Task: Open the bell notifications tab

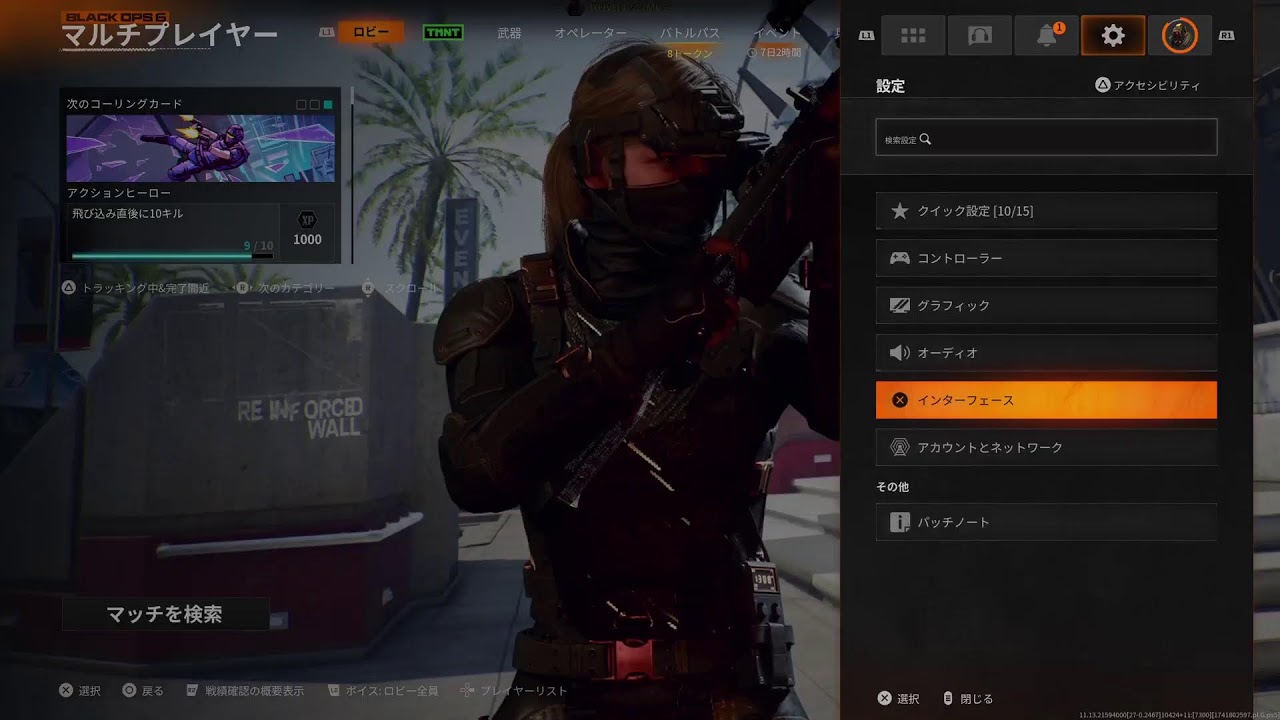Action: click(x=1047, y=36)
